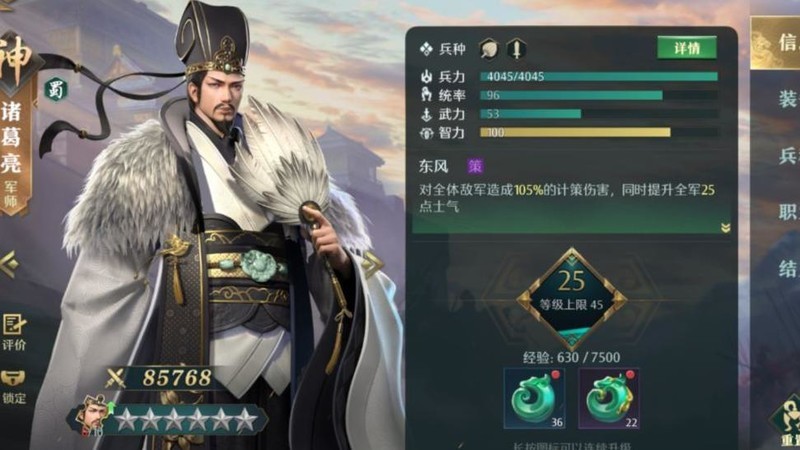The image size is (800, 450).
Task: Open the 评价 review button
Action: click(x=14, y=332)
